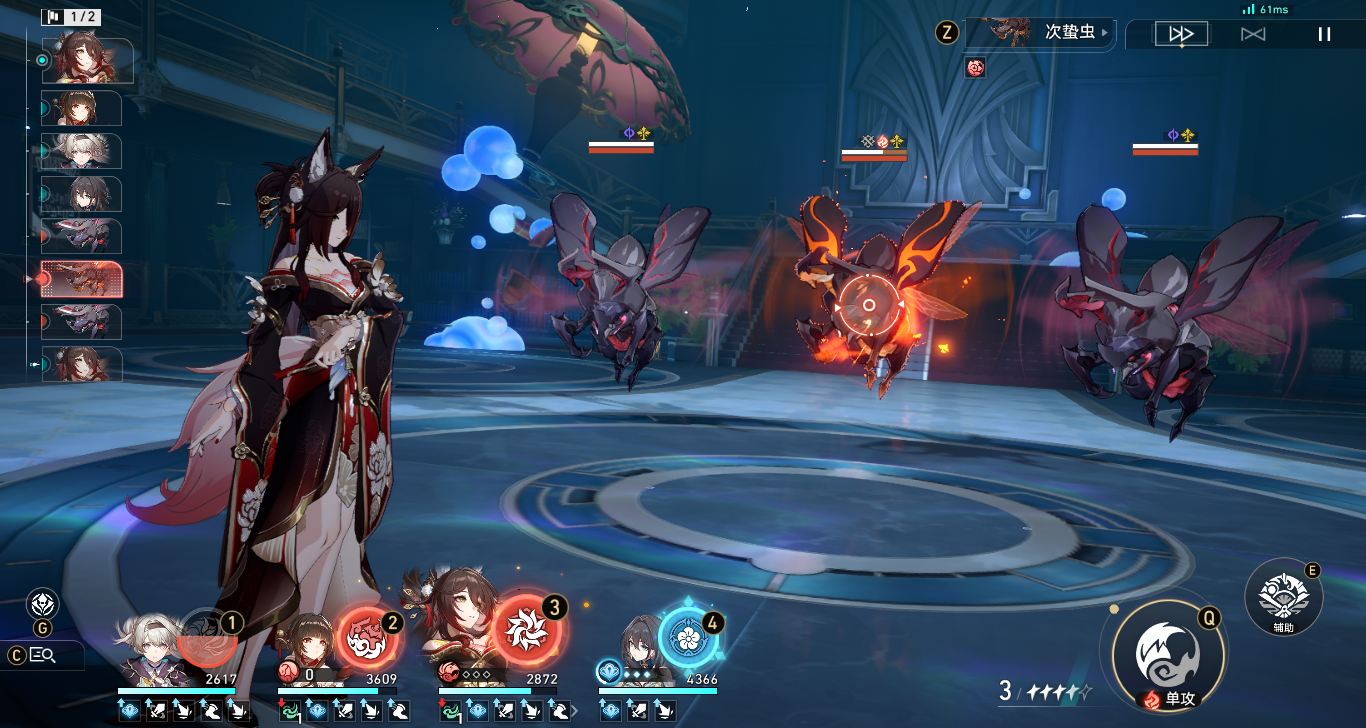
Task: Click the fire debuff icon under enemy name
Action: [976, 67]
